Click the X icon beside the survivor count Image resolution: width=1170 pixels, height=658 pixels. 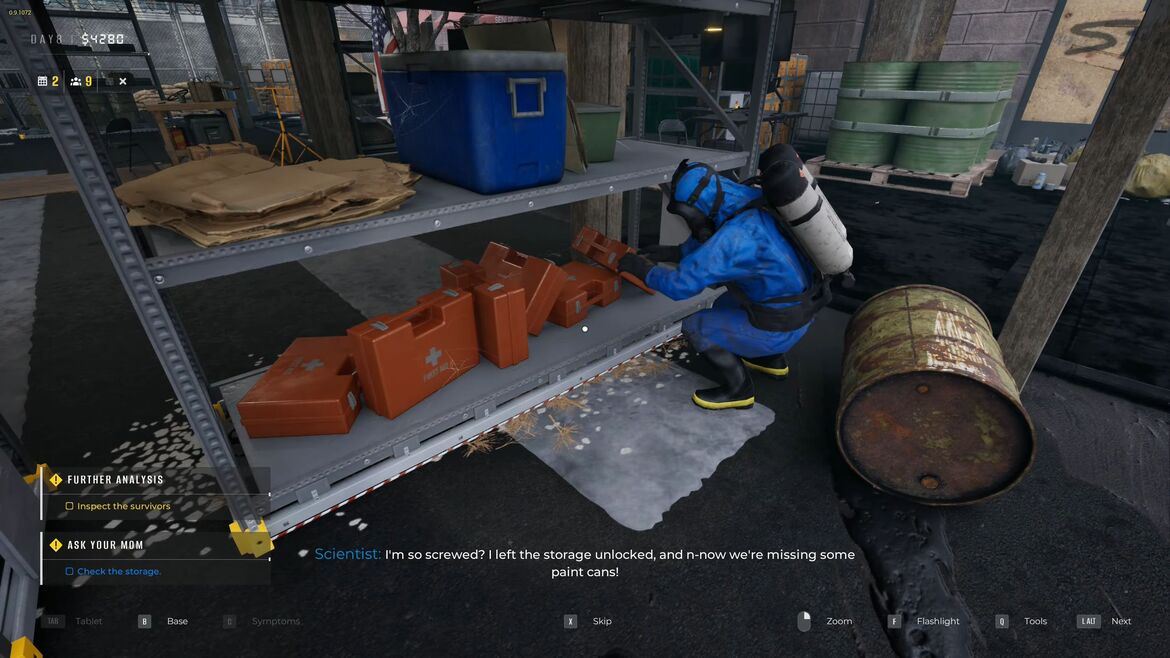click(122, 81)
